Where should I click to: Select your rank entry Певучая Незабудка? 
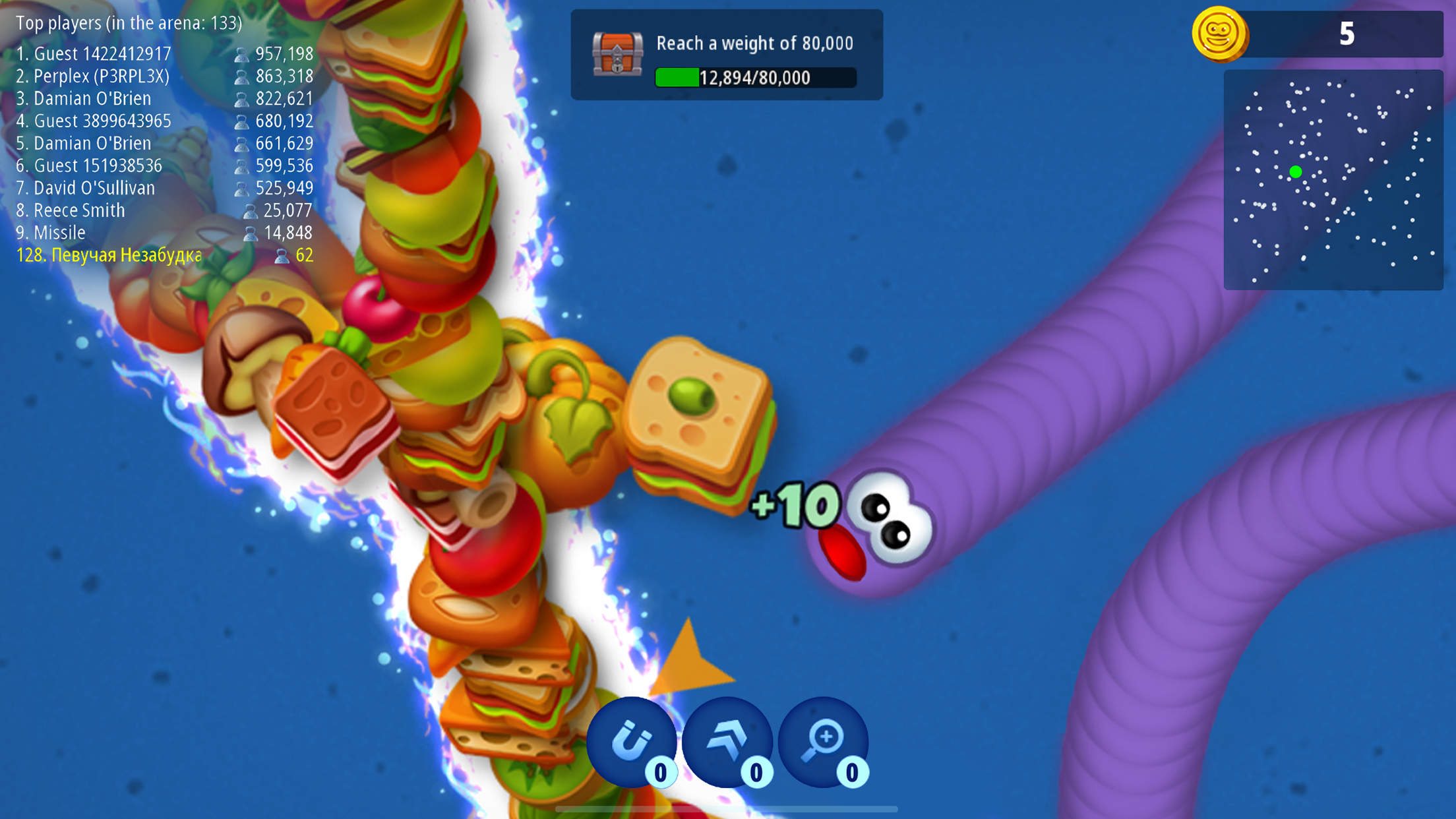pos(109,255)
